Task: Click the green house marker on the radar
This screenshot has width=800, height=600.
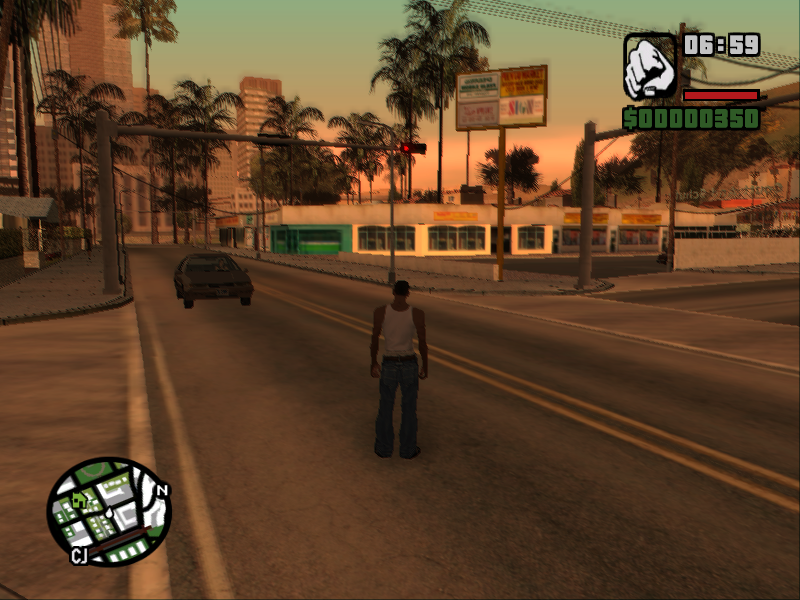Action: tap(79, 498)
